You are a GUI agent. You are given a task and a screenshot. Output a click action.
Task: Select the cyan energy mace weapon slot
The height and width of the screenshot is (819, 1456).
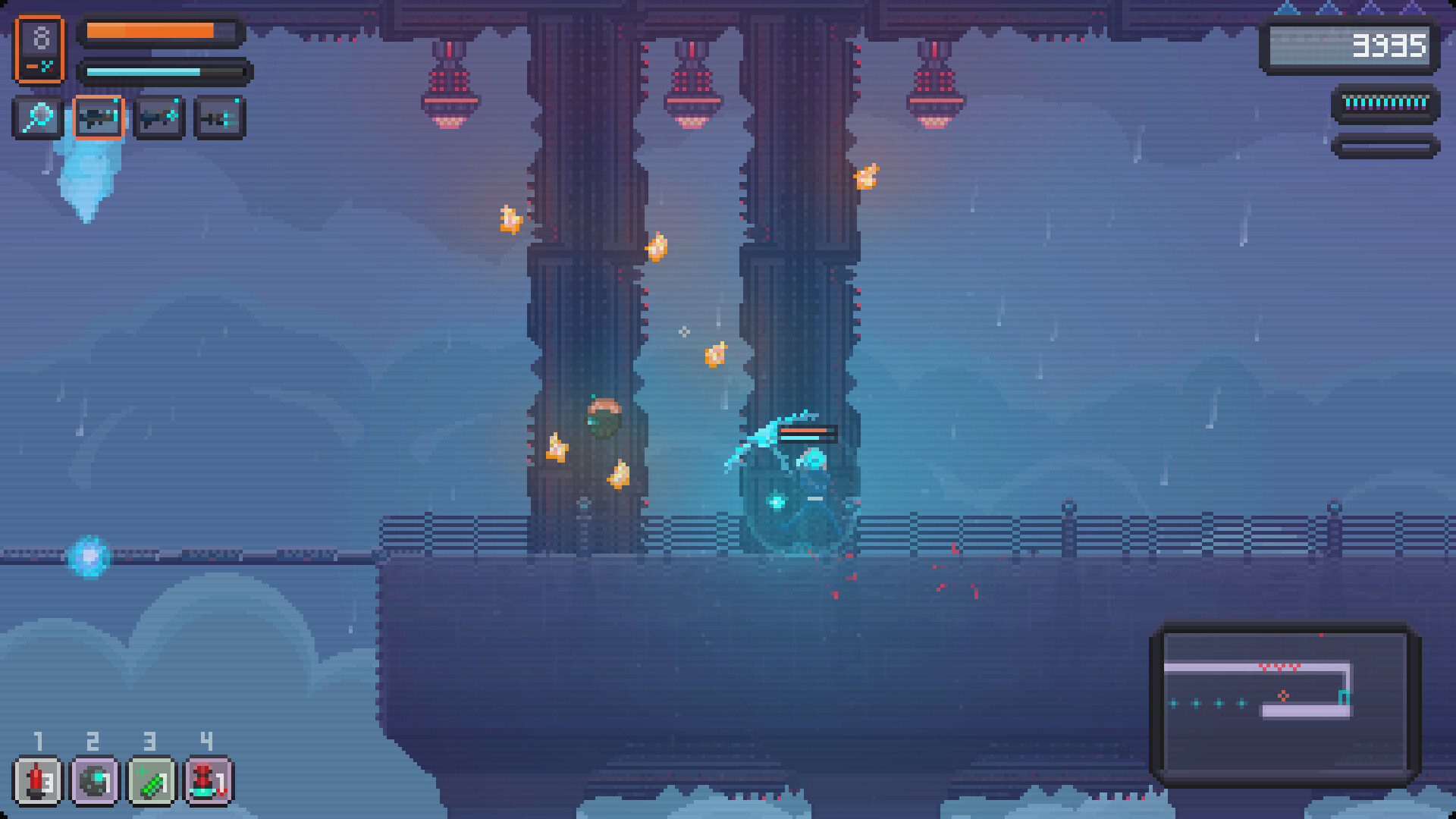[x=37, y=118]
